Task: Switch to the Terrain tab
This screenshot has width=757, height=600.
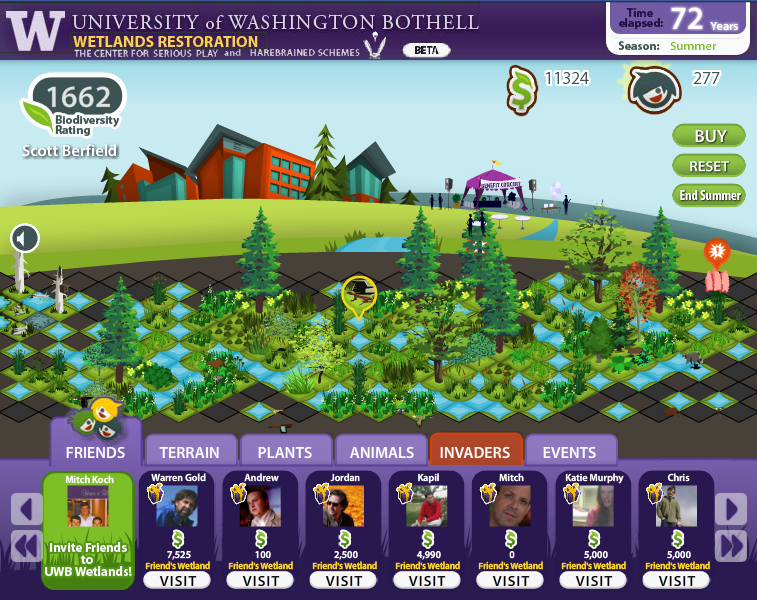Action: tap(190, 452)
